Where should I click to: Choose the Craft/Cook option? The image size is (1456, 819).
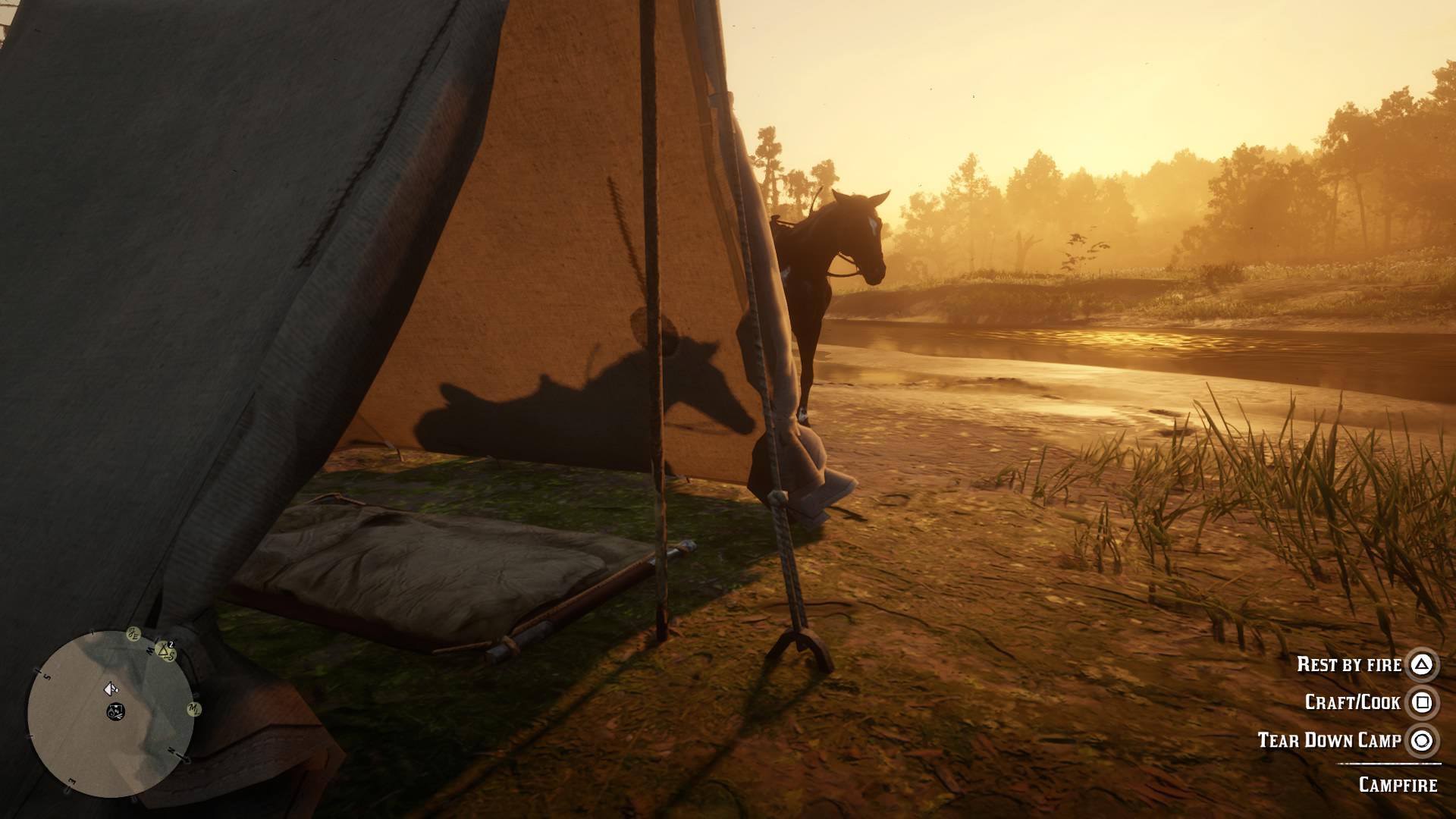click(x=1355, y=701)
